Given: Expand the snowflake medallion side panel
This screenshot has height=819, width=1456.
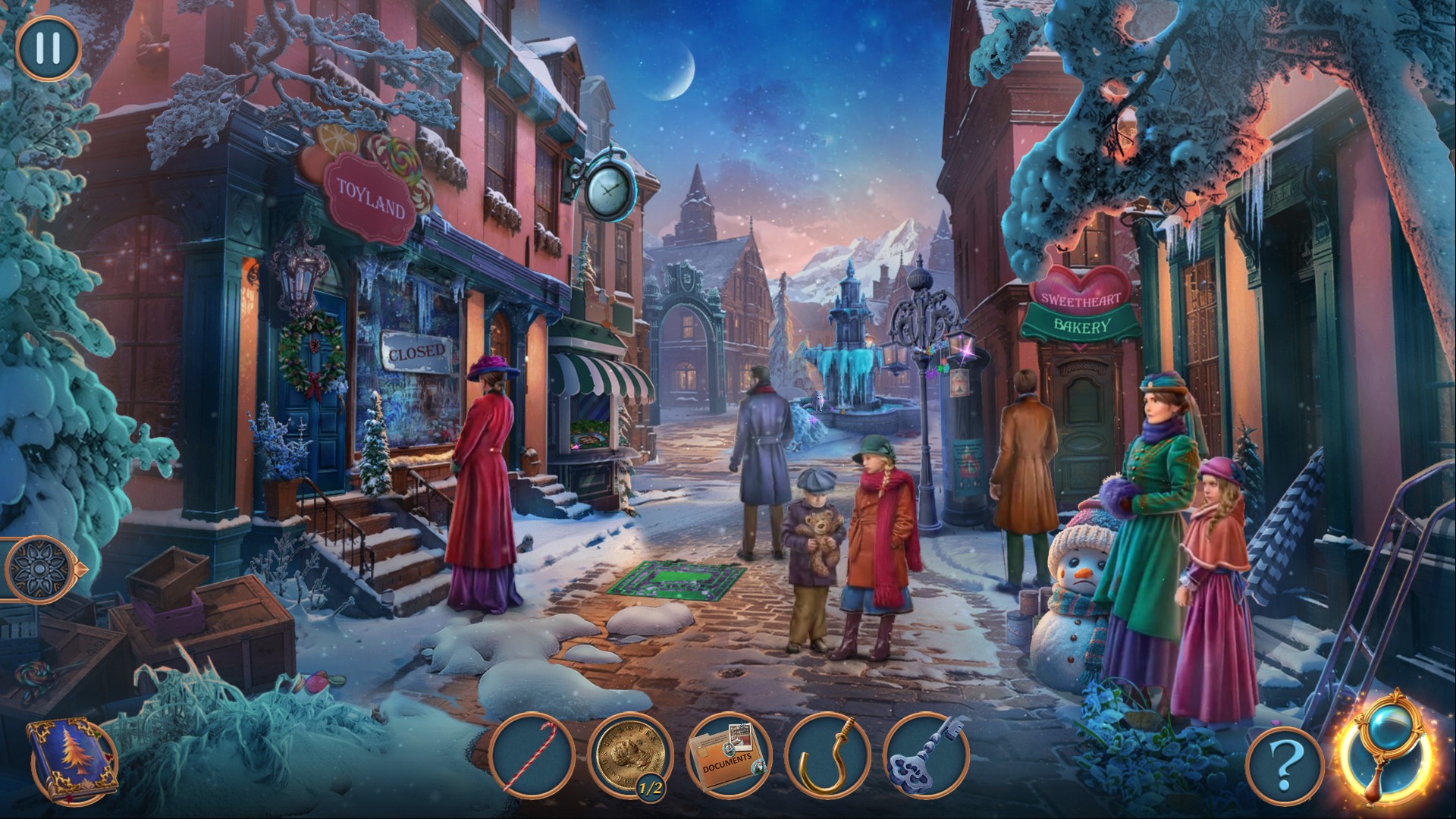Looking at the screenshot, I should click(x=39, y=569).
